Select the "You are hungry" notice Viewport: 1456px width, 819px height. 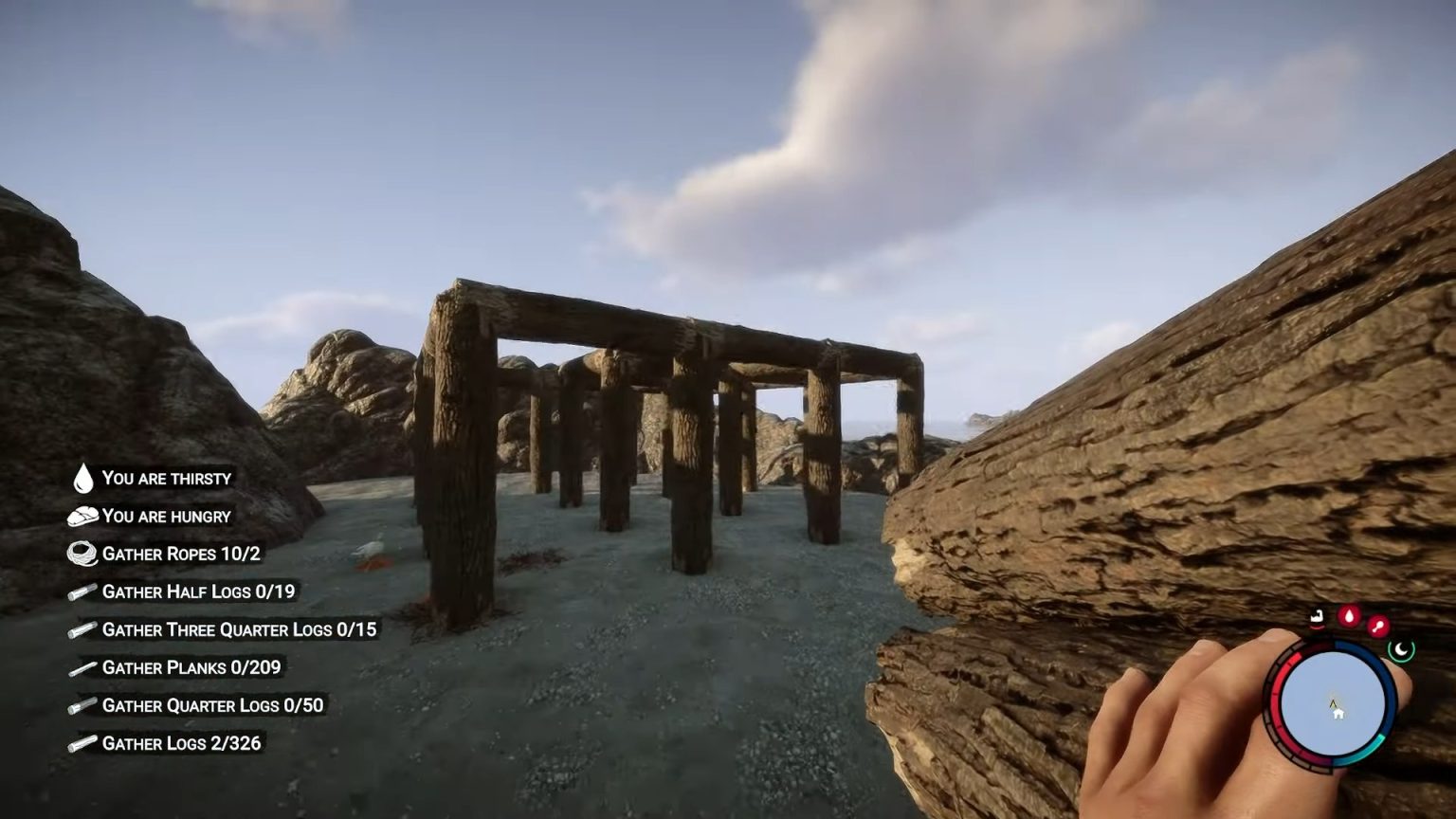coord(166,517)
